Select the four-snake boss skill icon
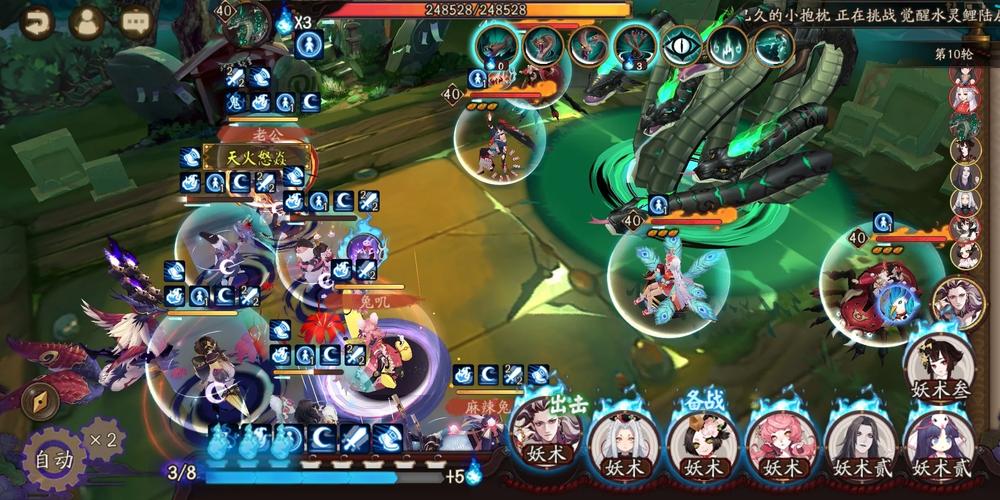Image resolution: width=1000 pixels, height=500 pixels. [635, 45]
